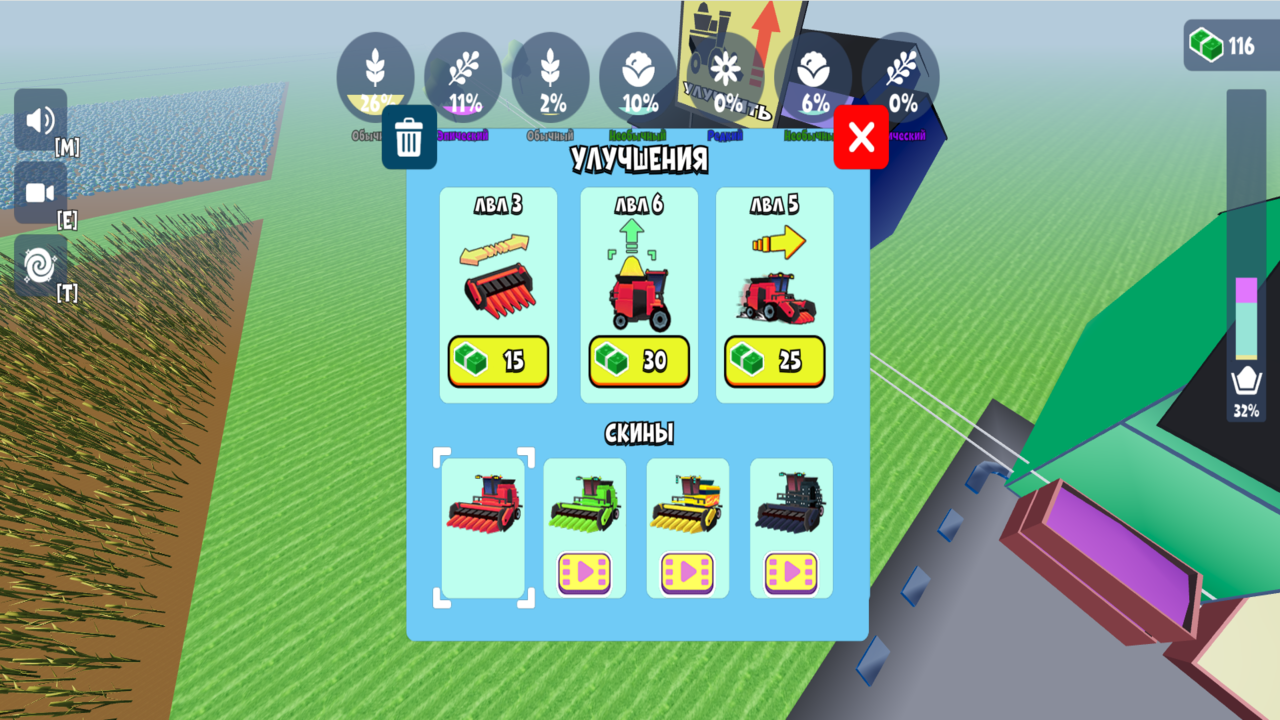Select the 2% Обычный wheat crop
This screenshot has width=1280, height=720.
pyautogui.click(x=550, y=75)
